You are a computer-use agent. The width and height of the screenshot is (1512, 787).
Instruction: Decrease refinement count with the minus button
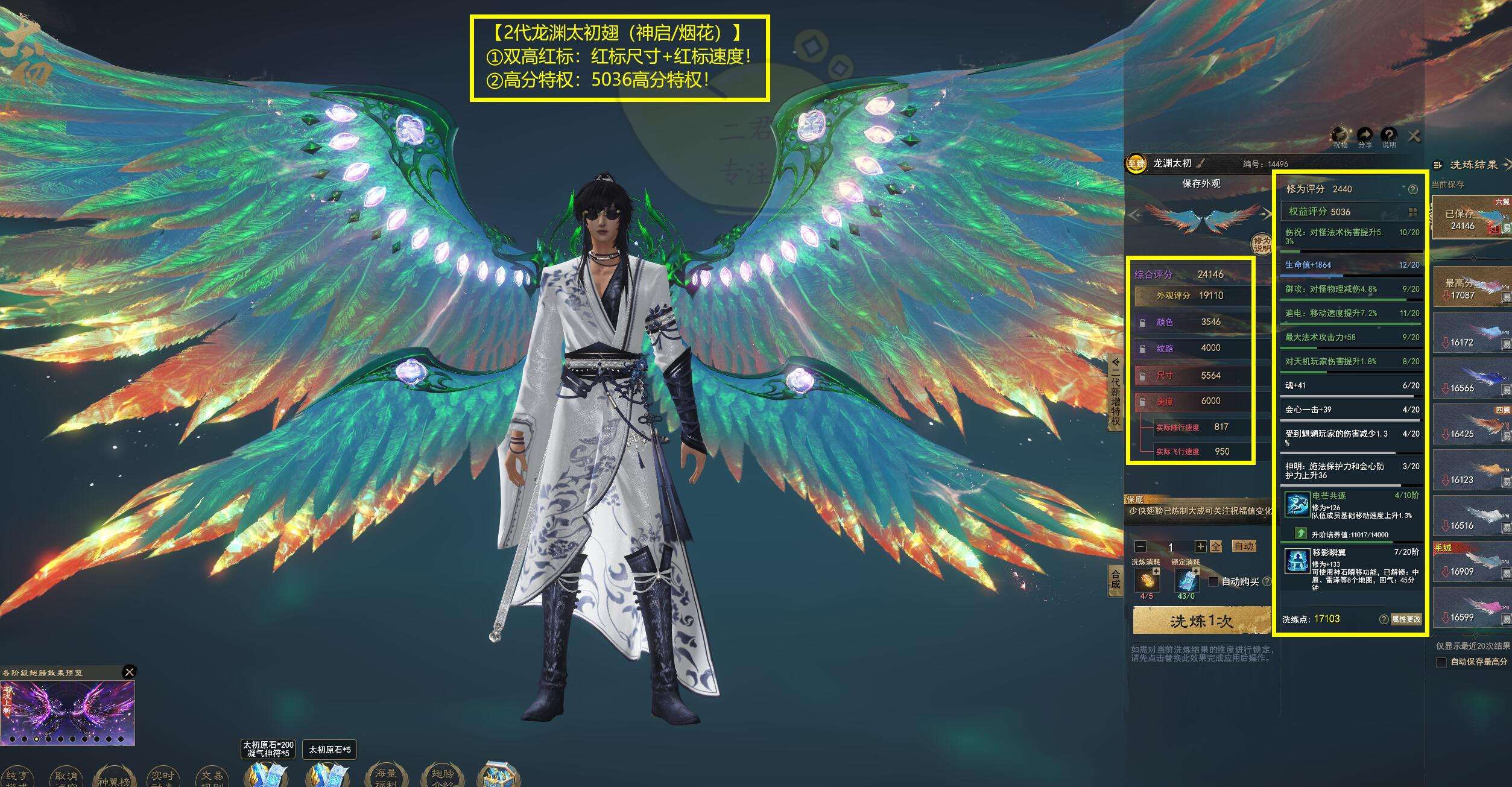pos(1140,546)
